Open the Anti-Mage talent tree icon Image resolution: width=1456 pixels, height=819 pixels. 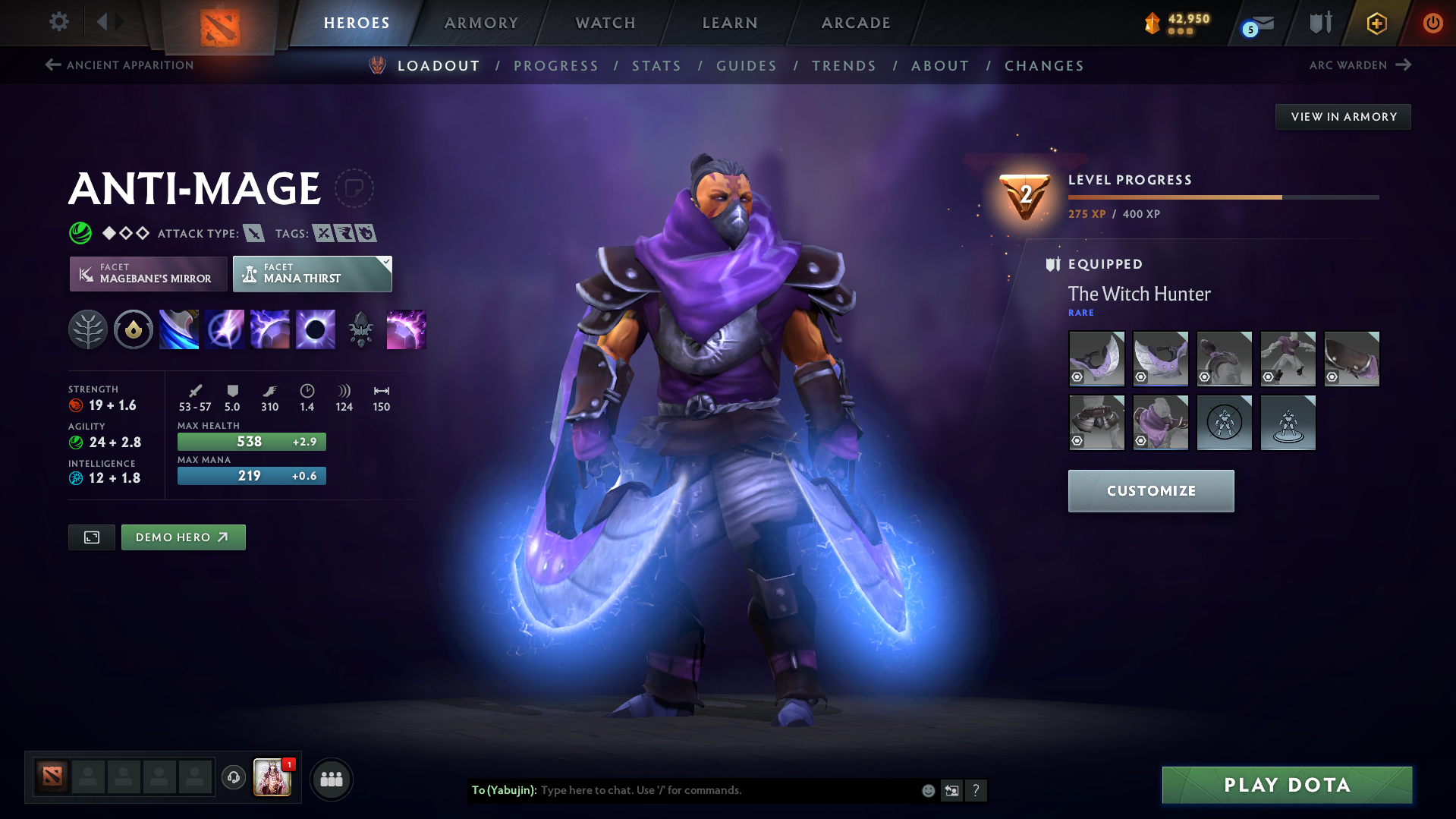(88, 329)
